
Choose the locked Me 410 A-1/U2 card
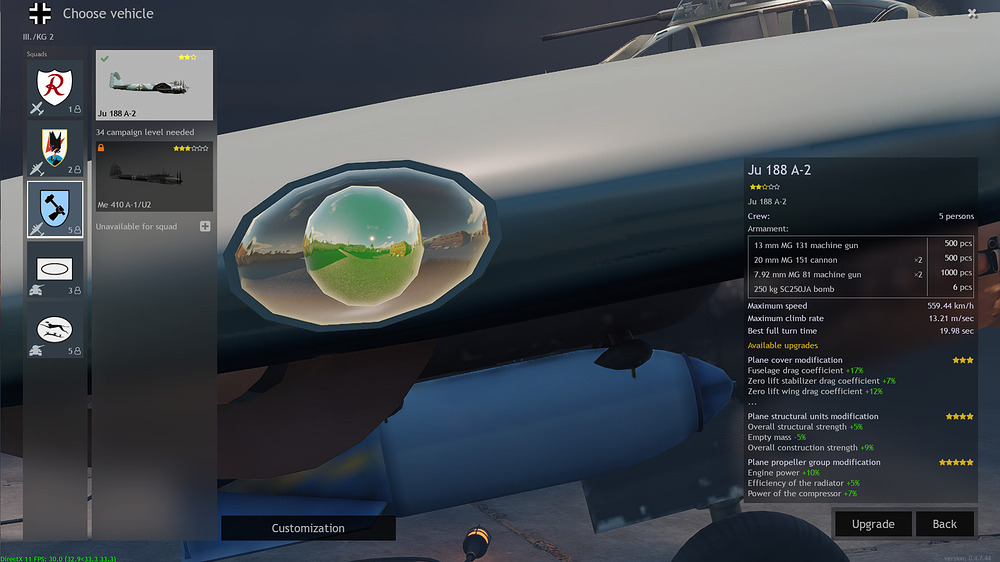tap(154, 176)
